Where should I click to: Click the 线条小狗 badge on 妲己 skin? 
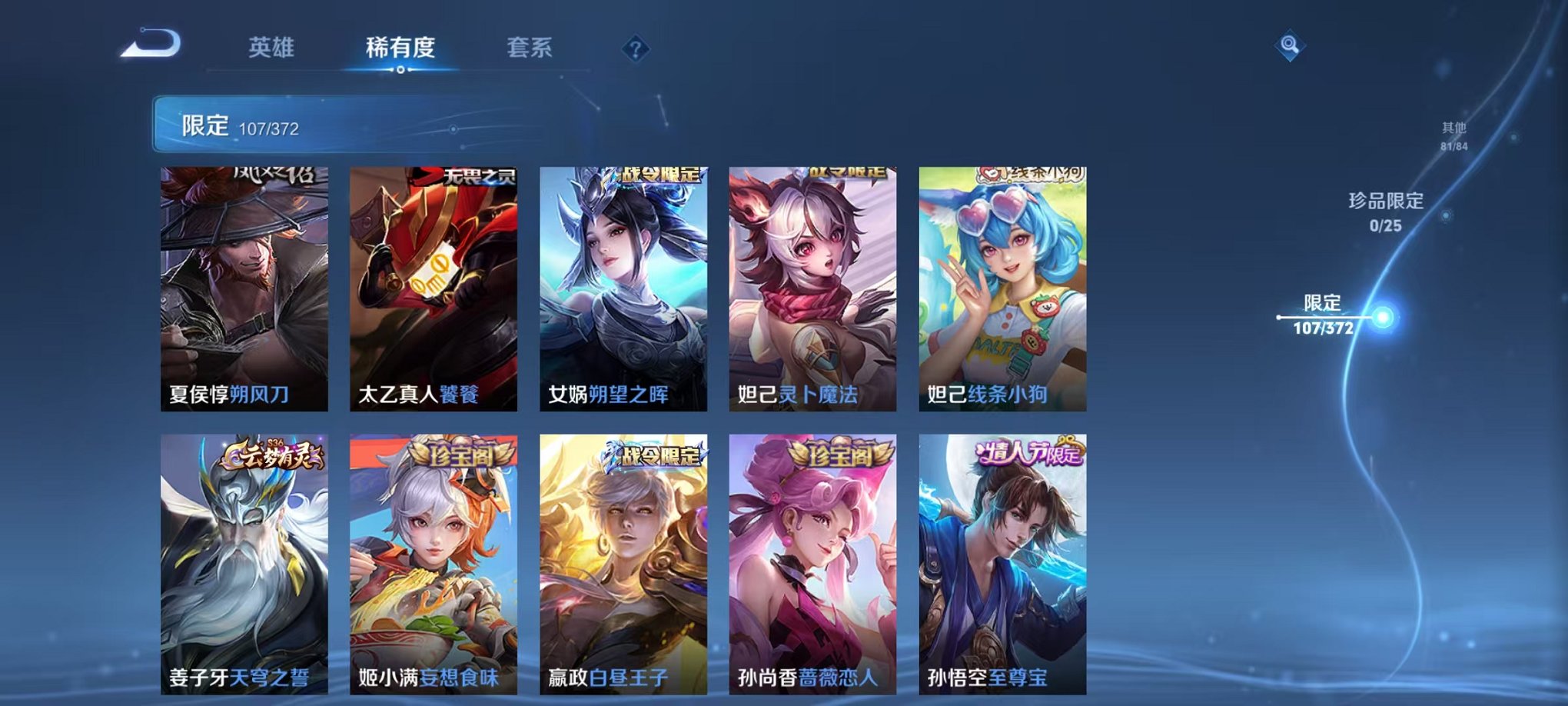click(x=1029, y=174)
